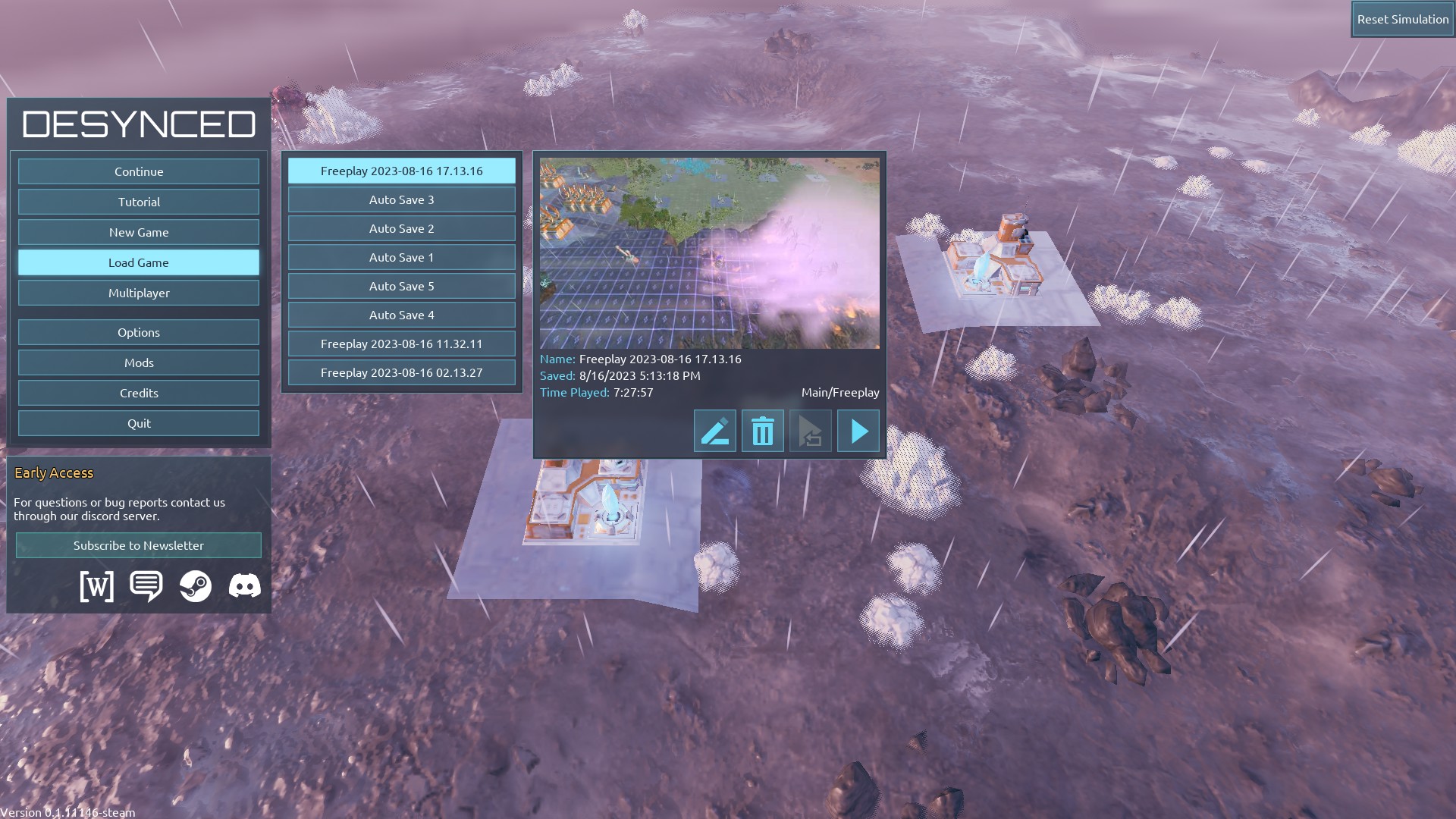Open the Discord server link
Viewport: 1456px width, 819px height.
(244, 586)
